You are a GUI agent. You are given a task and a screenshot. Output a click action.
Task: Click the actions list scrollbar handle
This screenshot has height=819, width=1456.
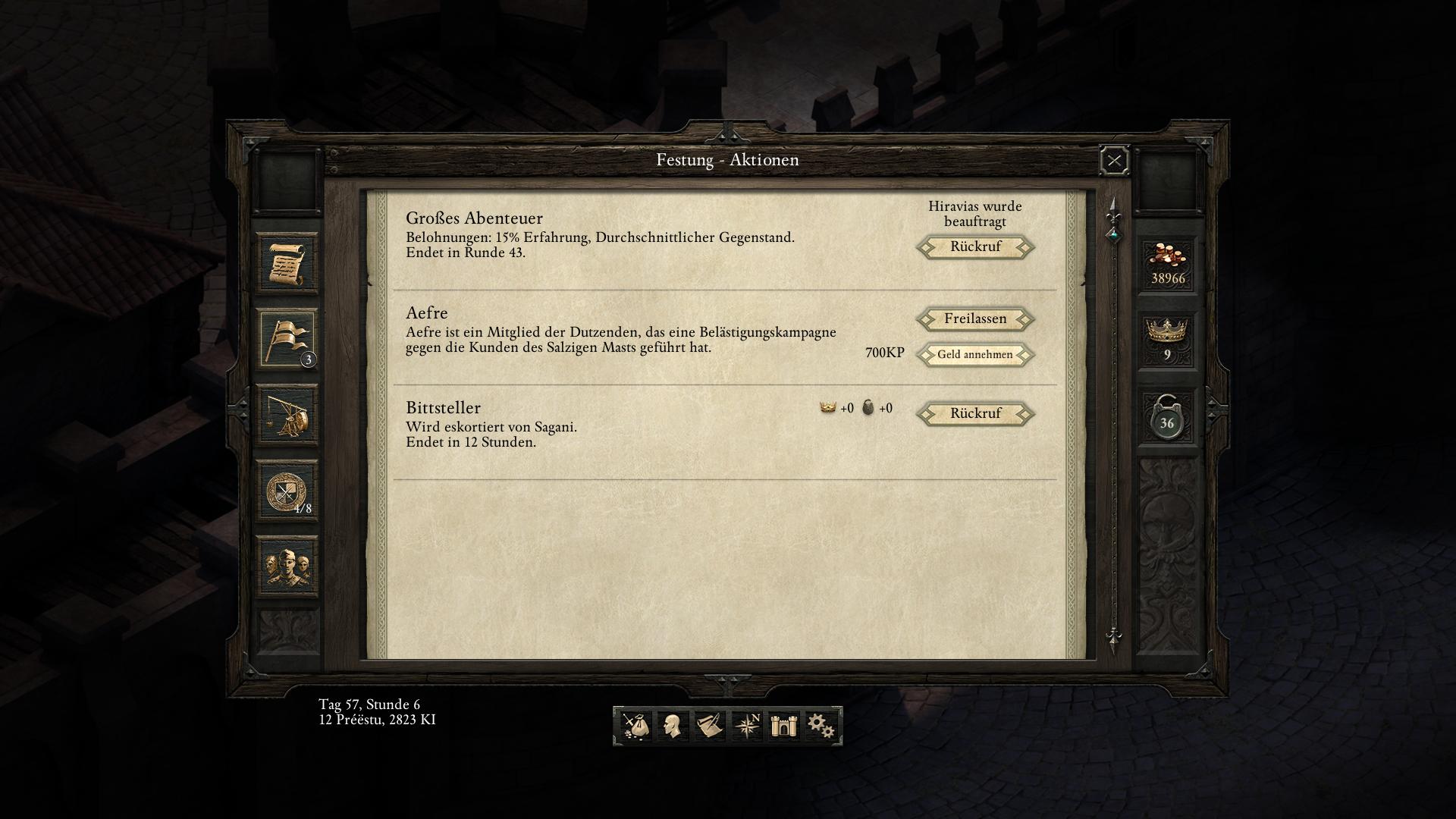point(1113,234)
